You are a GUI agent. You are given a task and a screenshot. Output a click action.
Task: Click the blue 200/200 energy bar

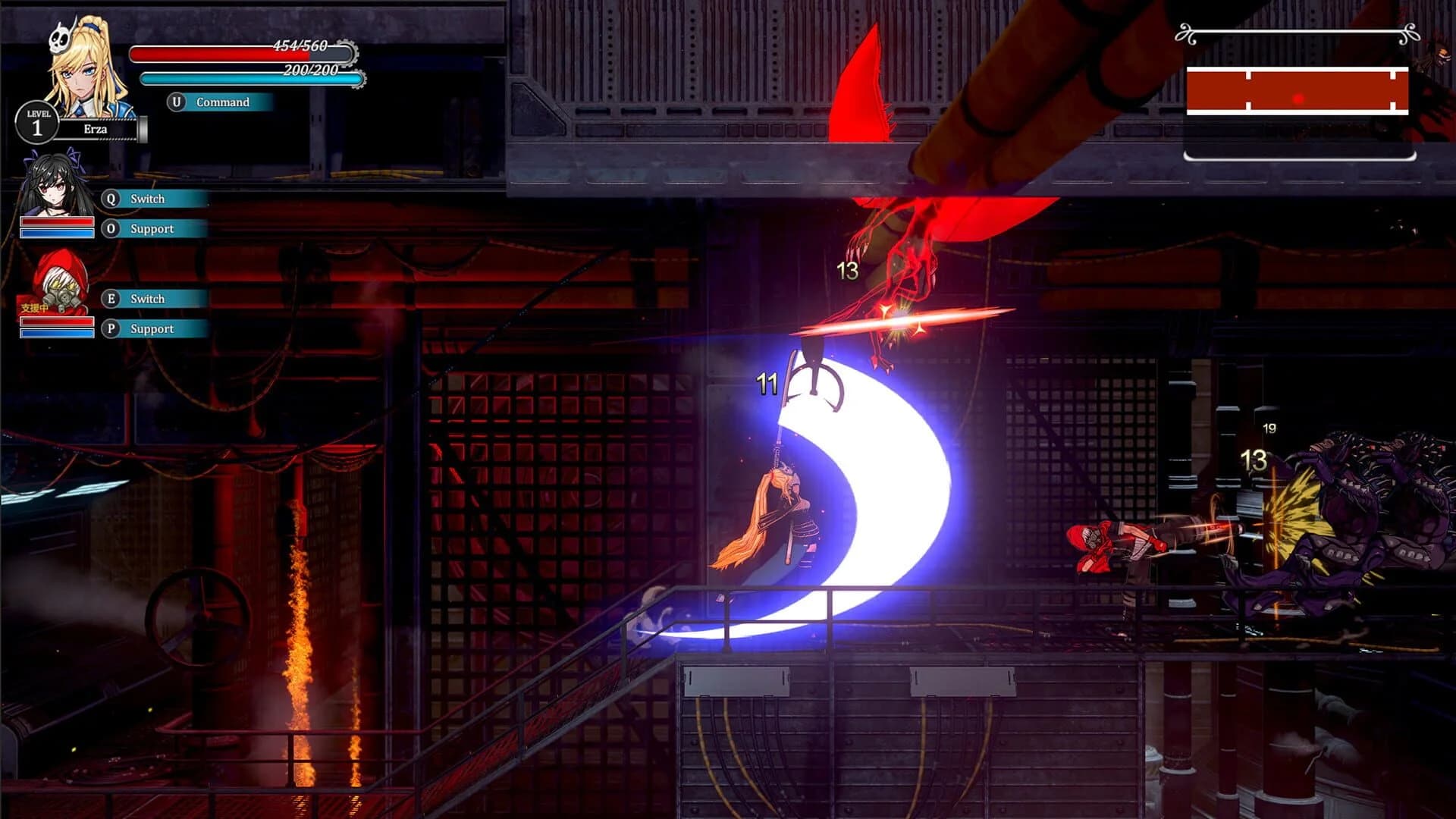pyautogui.click(x=250, y=77)
